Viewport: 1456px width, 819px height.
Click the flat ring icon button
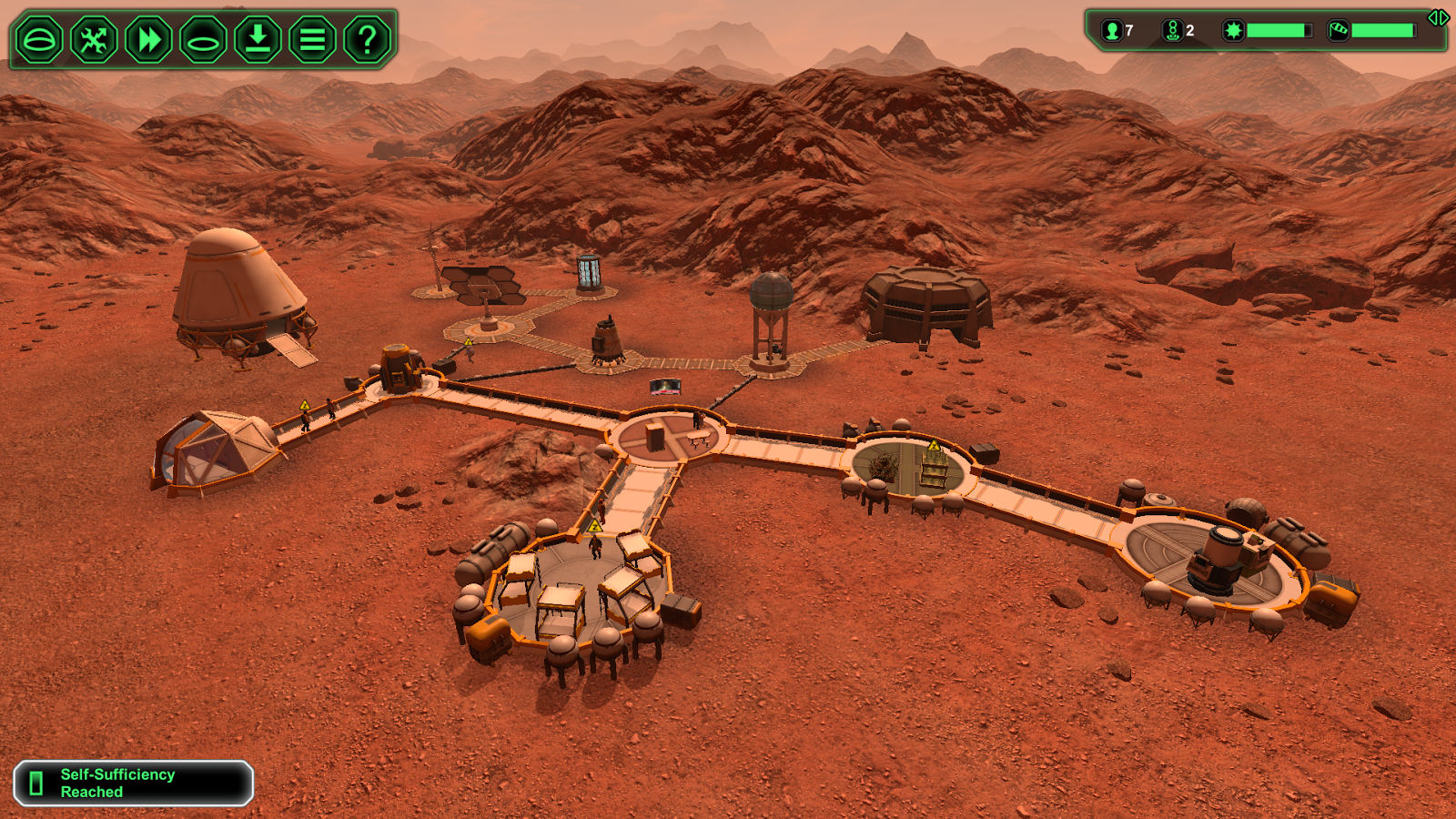click(203, 40)
